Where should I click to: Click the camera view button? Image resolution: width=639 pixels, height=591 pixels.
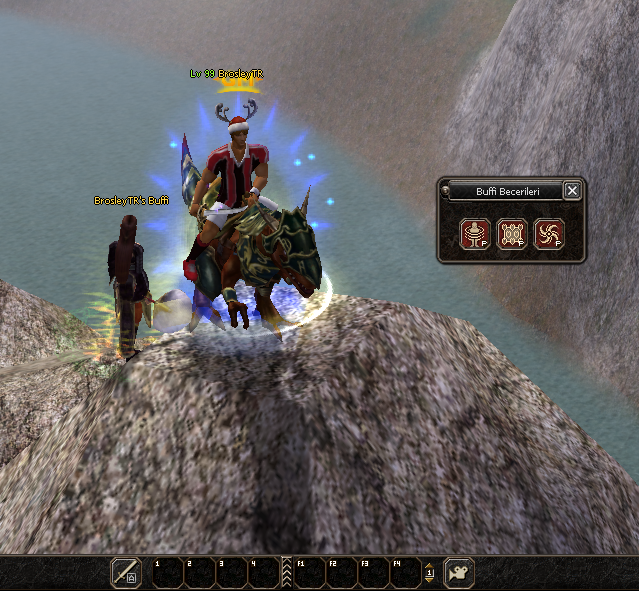(459, 573)
